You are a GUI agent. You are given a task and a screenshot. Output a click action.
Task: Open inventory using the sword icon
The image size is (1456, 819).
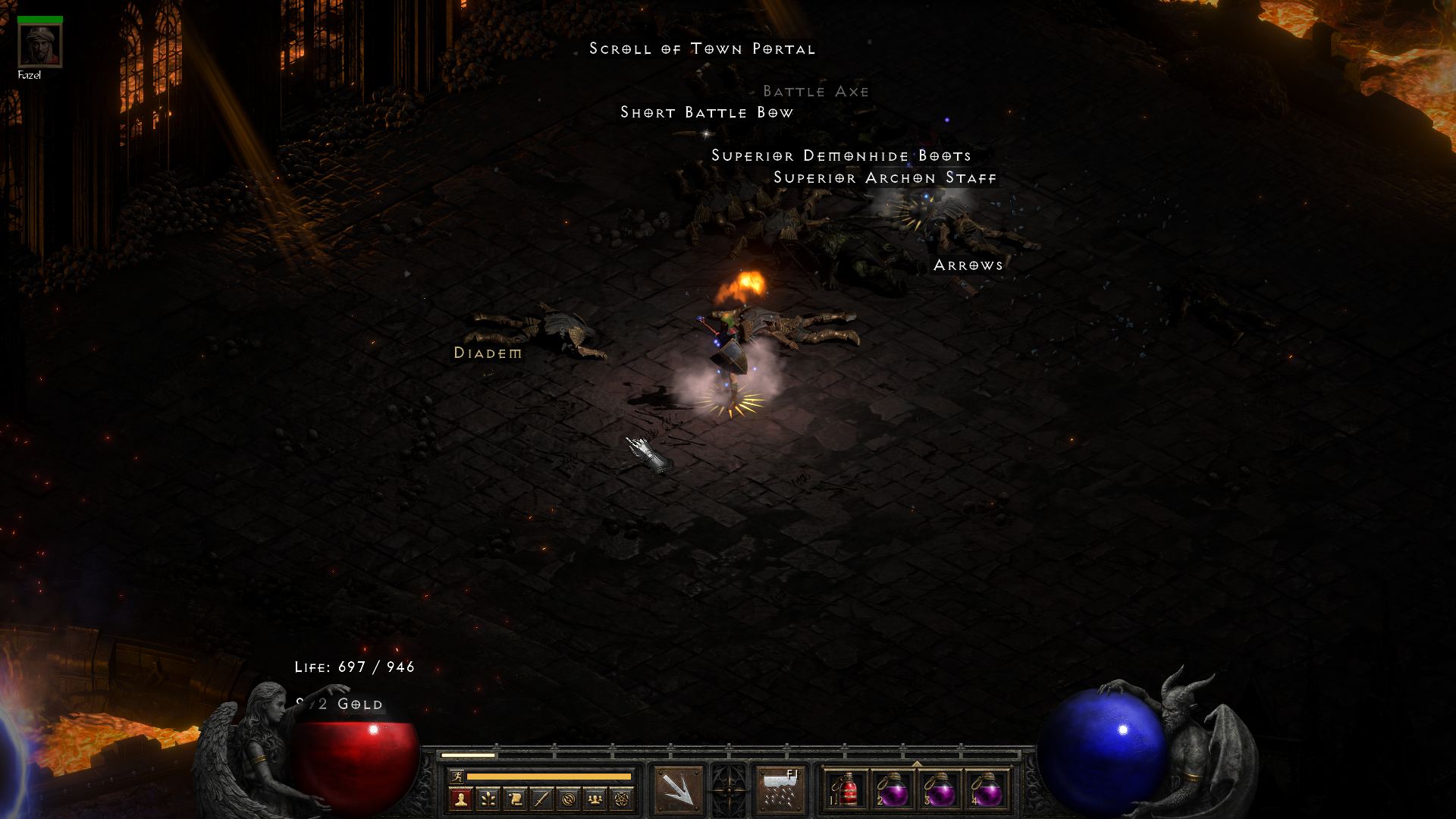[x=541, y=799]
